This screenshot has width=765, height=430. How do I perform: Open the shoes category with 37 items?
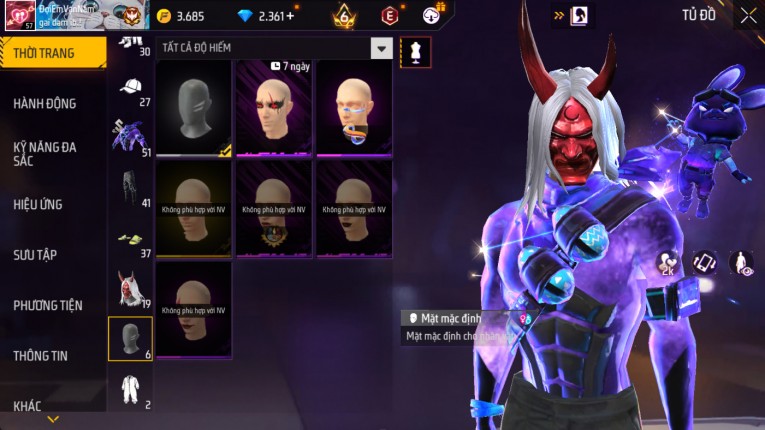coord(130,238)
